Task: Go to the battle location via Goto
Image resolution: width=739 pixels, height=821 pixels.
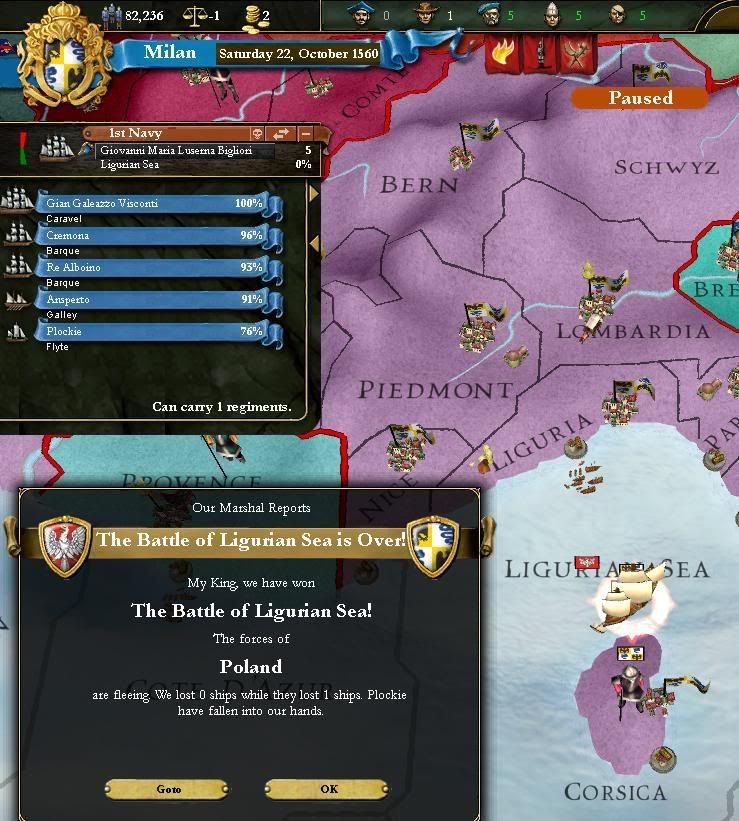Action: click(168, 789)
